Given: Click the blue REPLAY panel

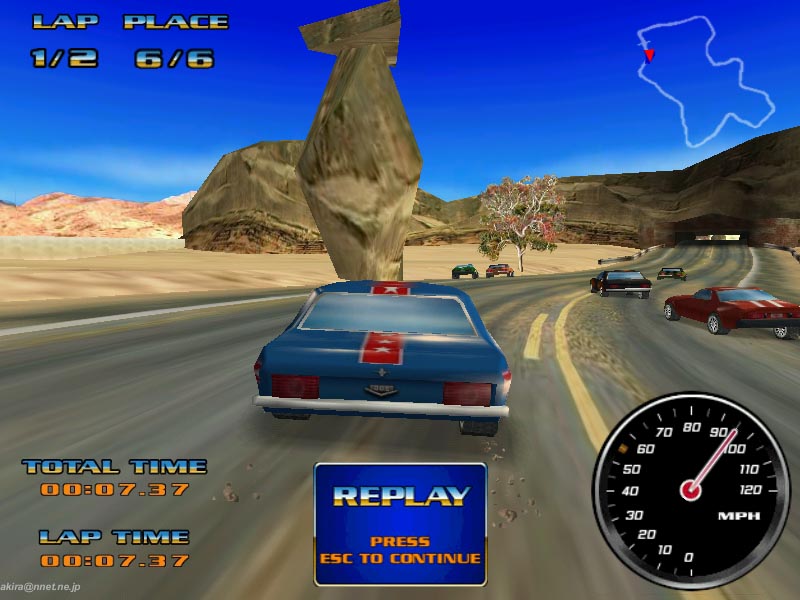Looking at the screenshot, I should 400,523.
